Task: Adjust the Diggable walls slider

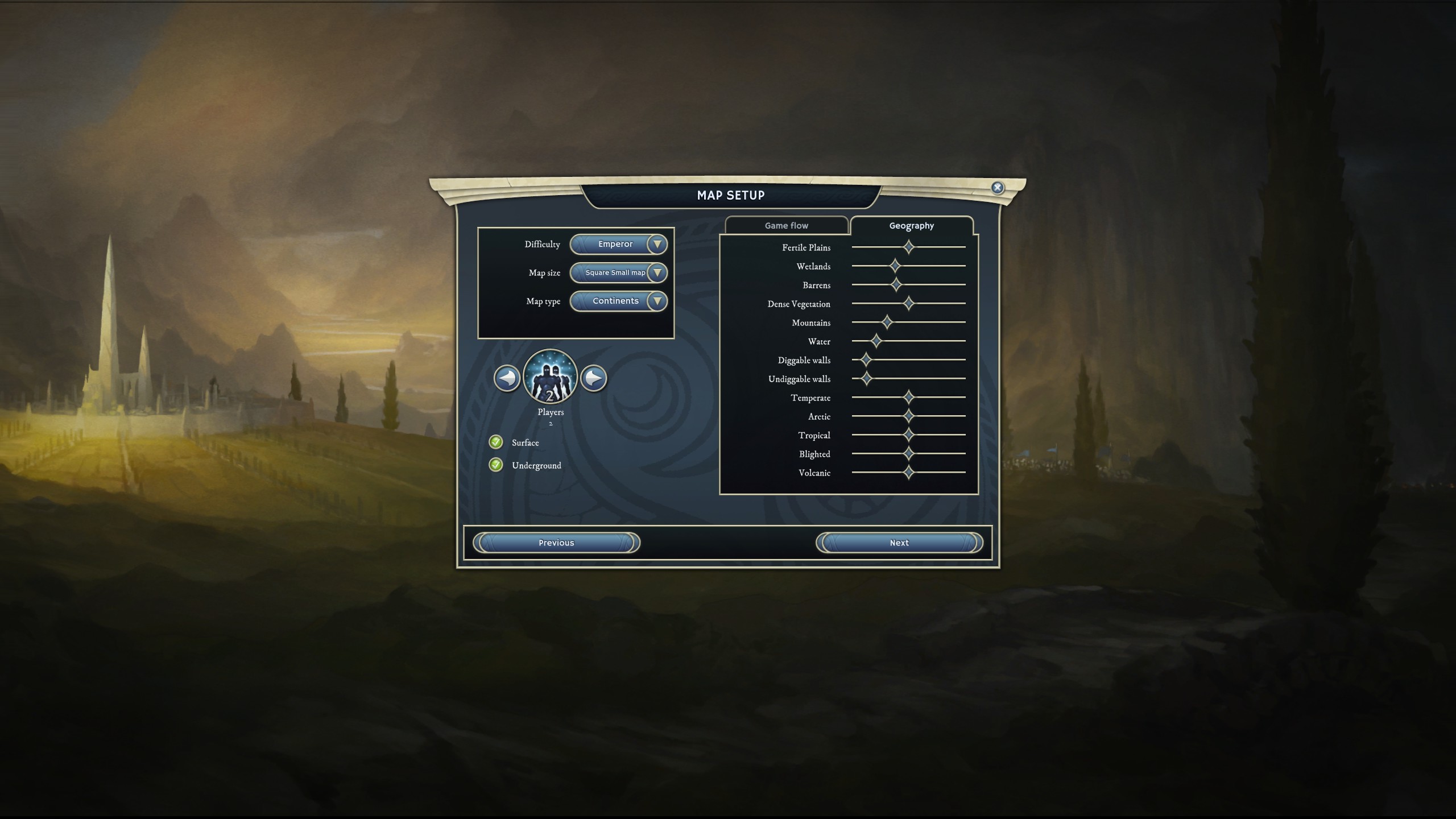Action: click(866, 360)
